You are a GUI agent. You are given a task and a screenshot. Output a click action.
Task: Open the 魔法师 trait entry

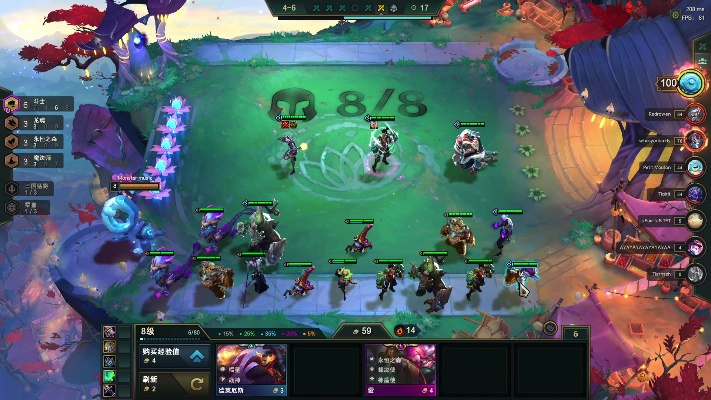(40, 160)
